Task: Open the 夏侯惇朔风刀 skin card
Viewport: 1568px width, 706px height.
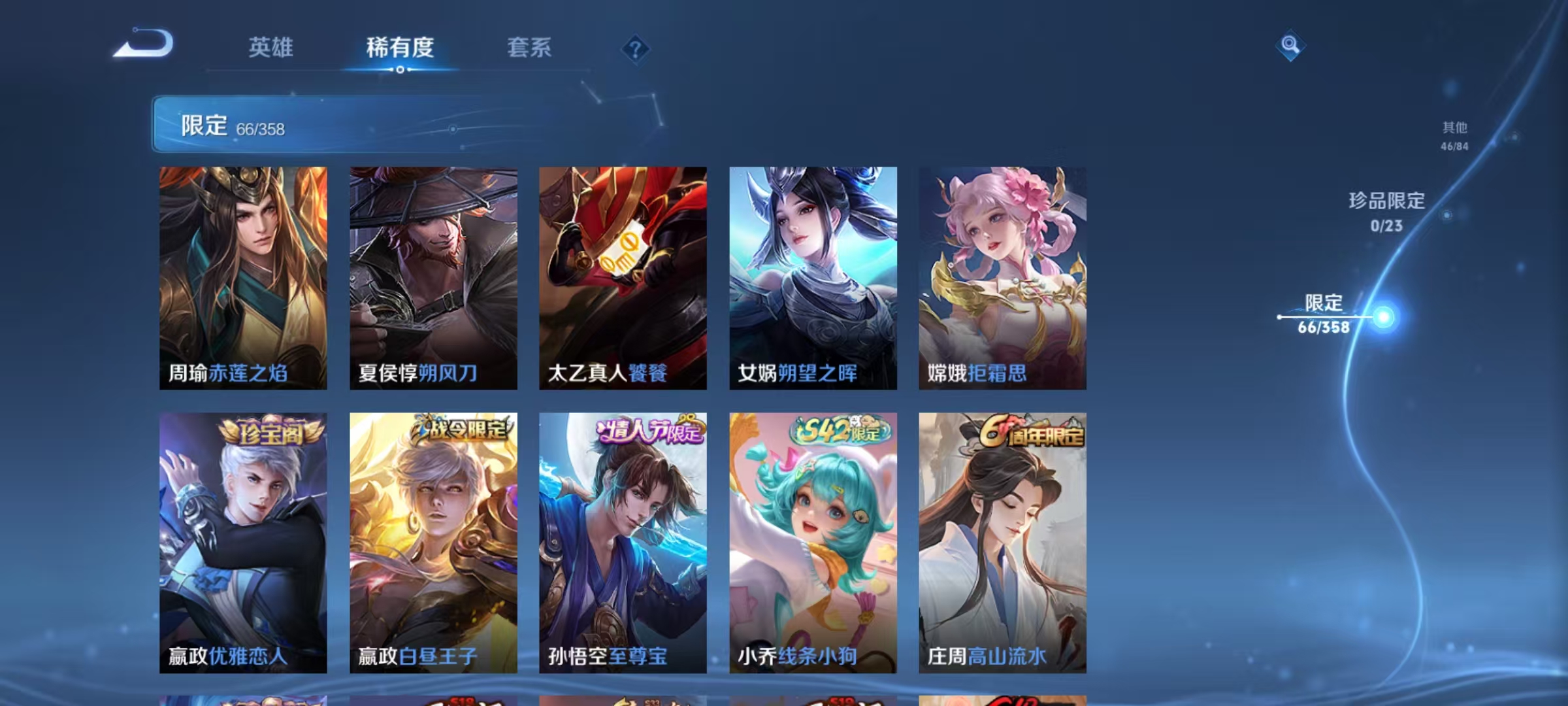Action: point(433,275)
